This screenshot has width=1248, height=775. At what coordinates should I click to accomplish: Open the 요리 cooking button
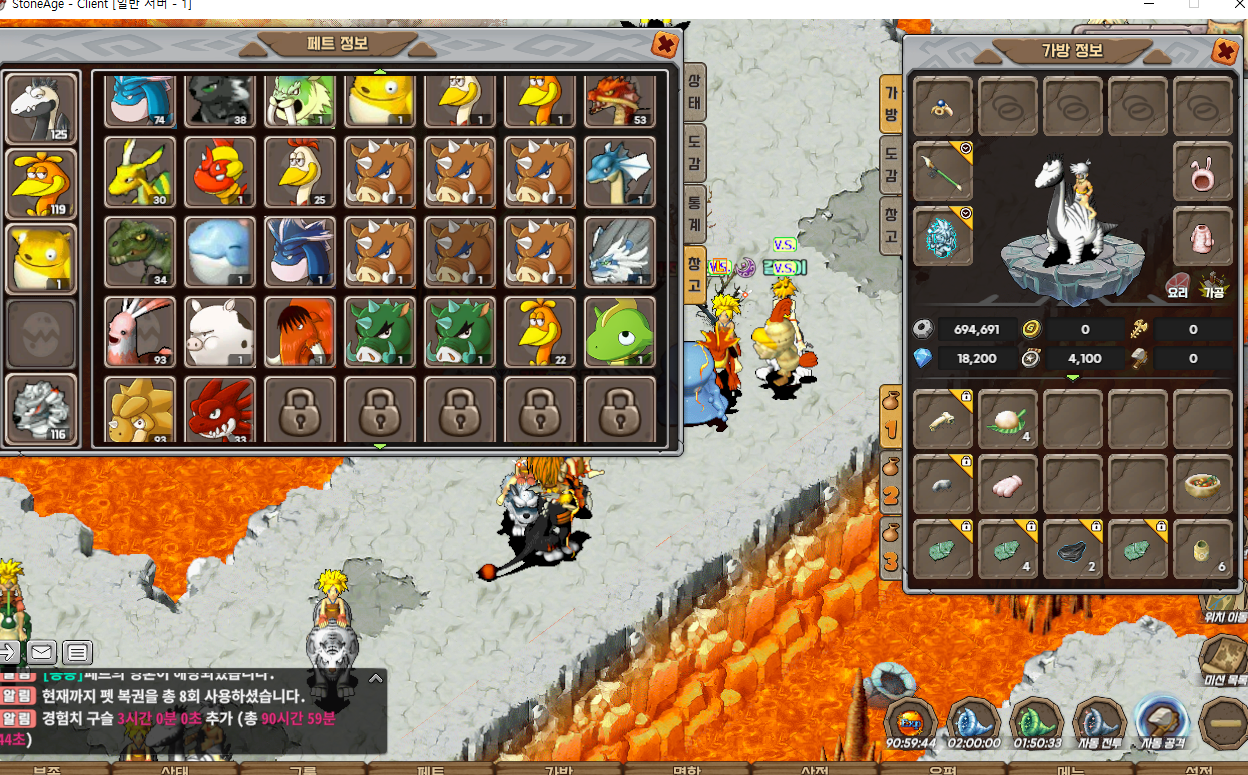pyautogui.click(x=1177, y=287)
